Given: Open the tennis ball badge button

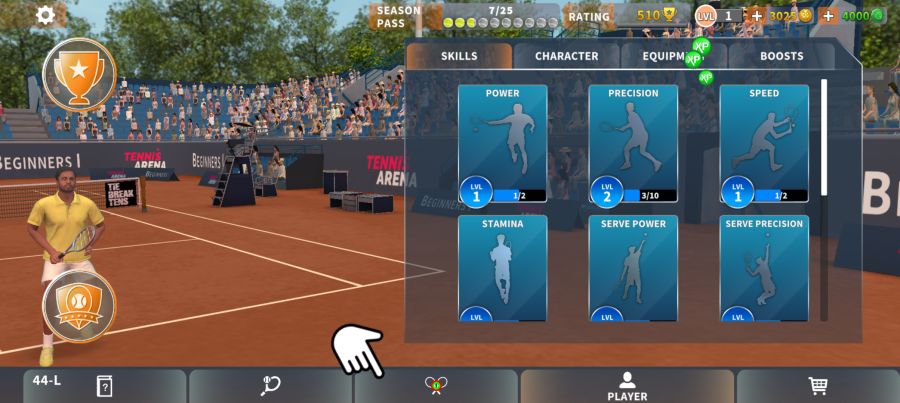Looking at the screenshot, I should pos(79,305).
